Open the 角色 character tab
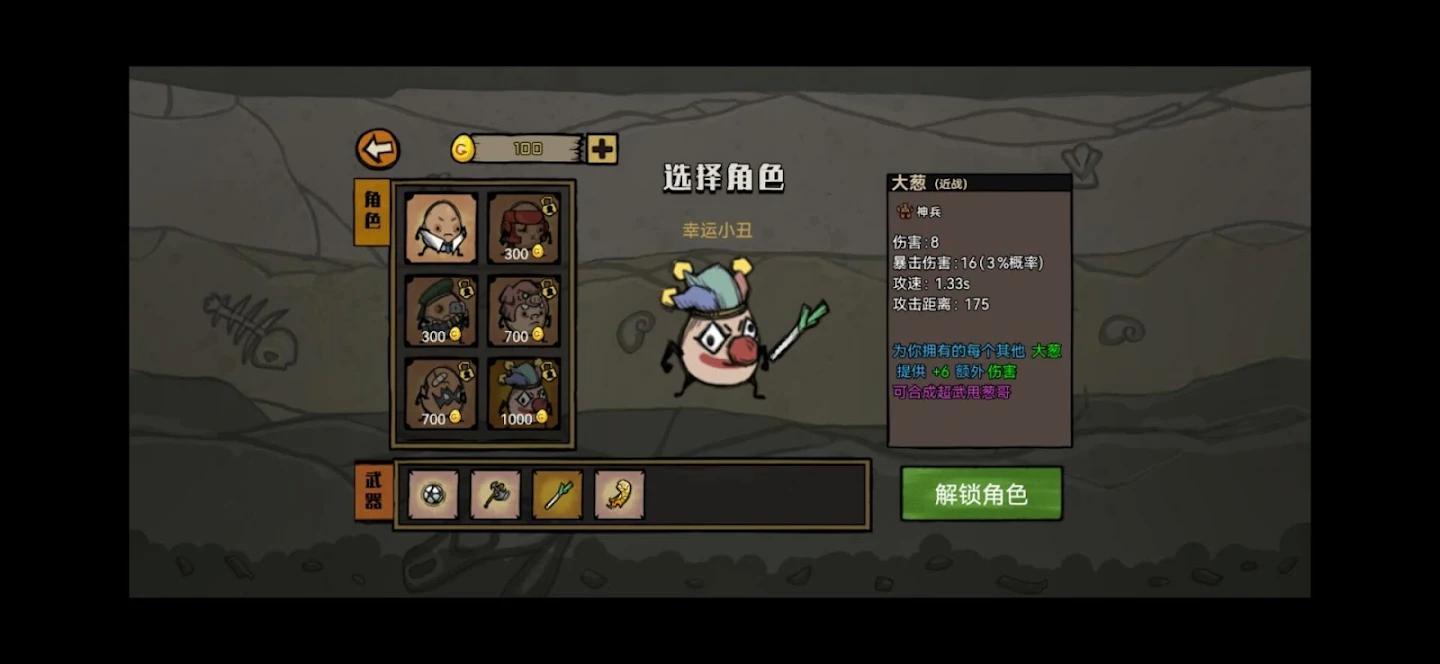 tap(372, 211)
